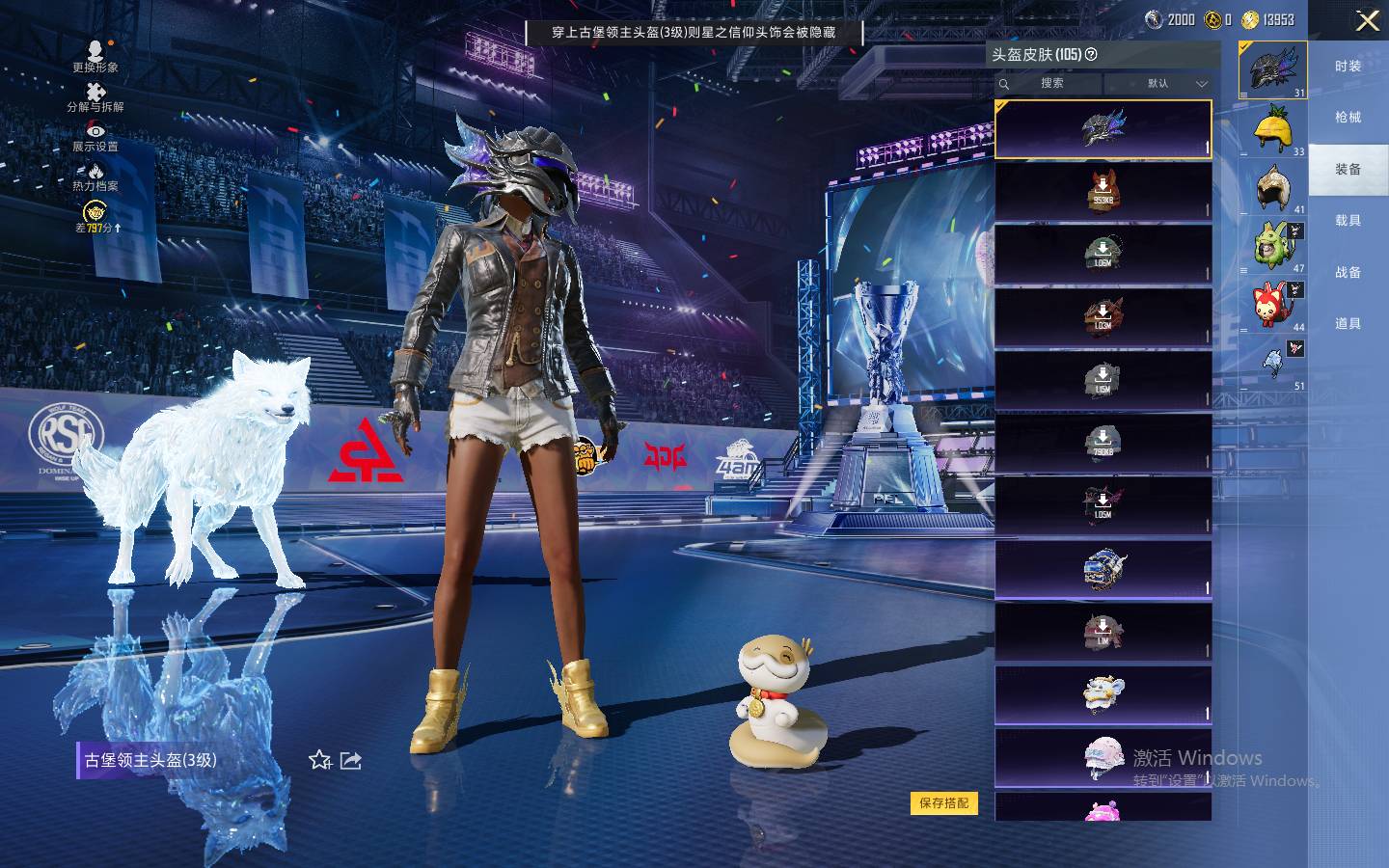Screen dimensions: 1389x868
Task: Click the 保存搭配 button
Action: click(x=943, y=802)
